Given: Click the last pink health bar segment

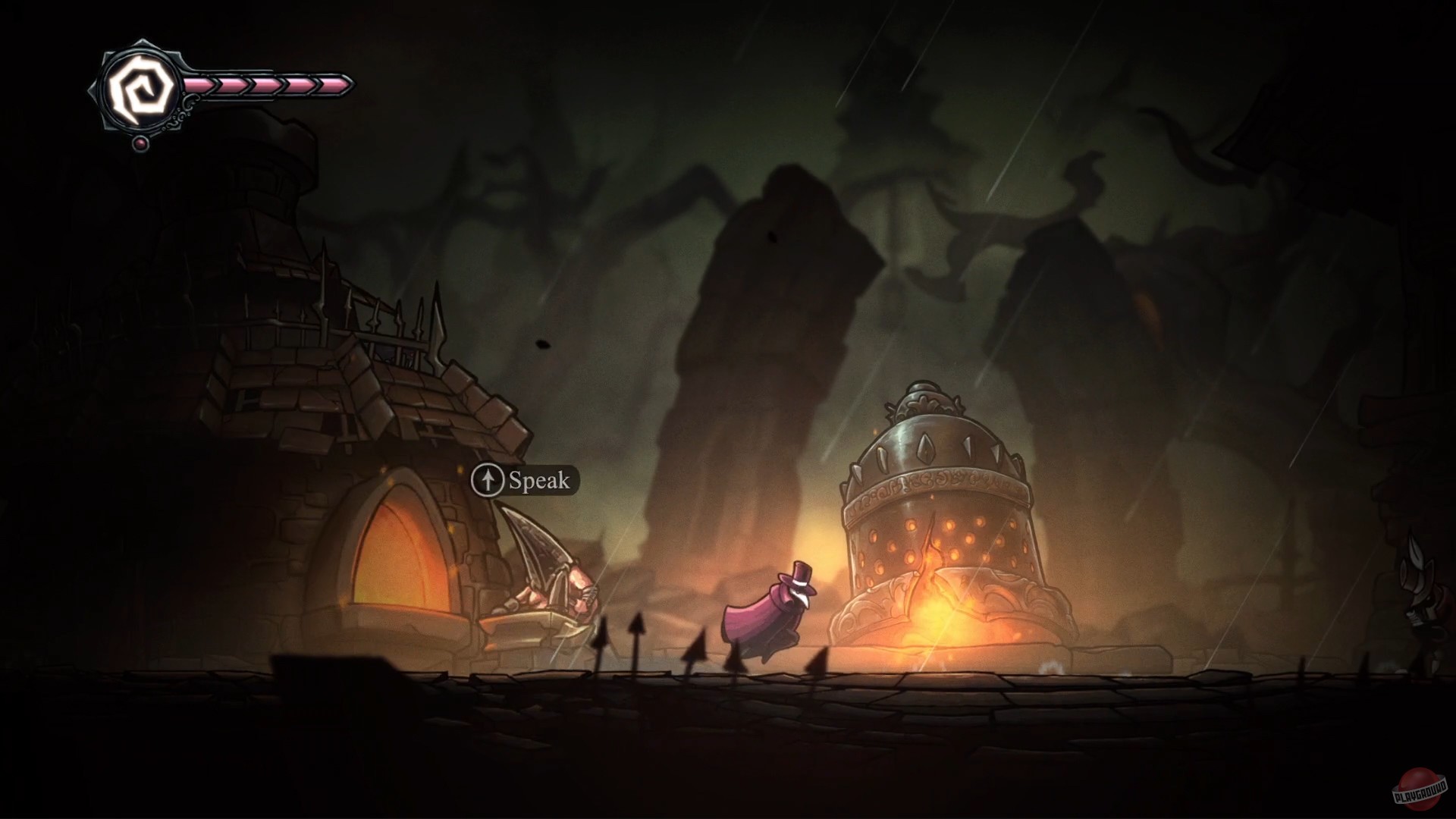Looking at the screenshot, I should pyautogui.click(x=334, y=86).
